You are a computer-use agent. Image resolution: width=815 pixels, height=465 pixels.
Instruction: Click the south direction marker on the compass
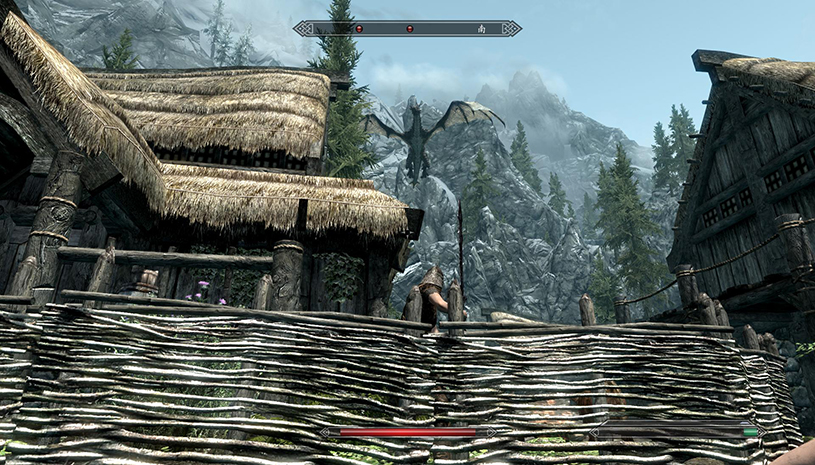(x=481, y=29)
